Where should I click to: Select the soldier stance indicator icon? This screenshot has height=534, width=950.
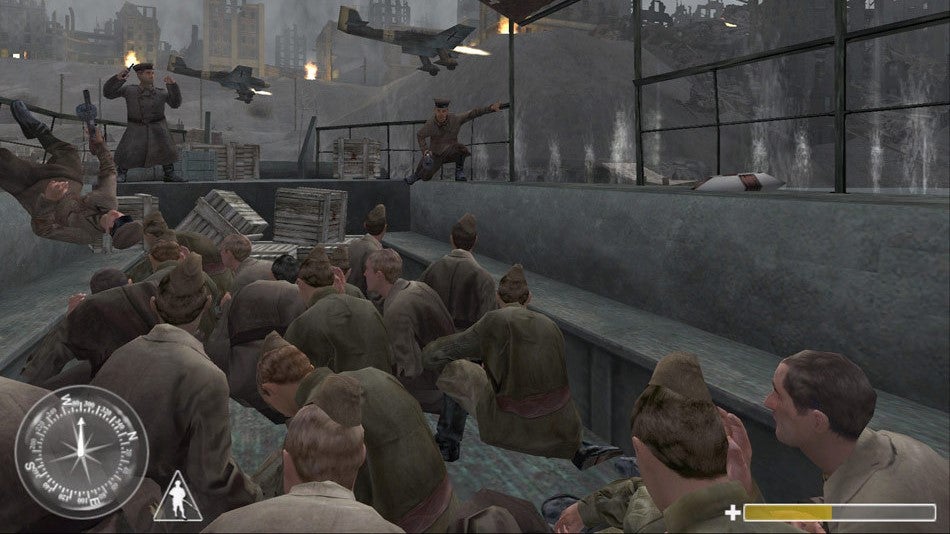pyautogui.click(x=177, y=500)
